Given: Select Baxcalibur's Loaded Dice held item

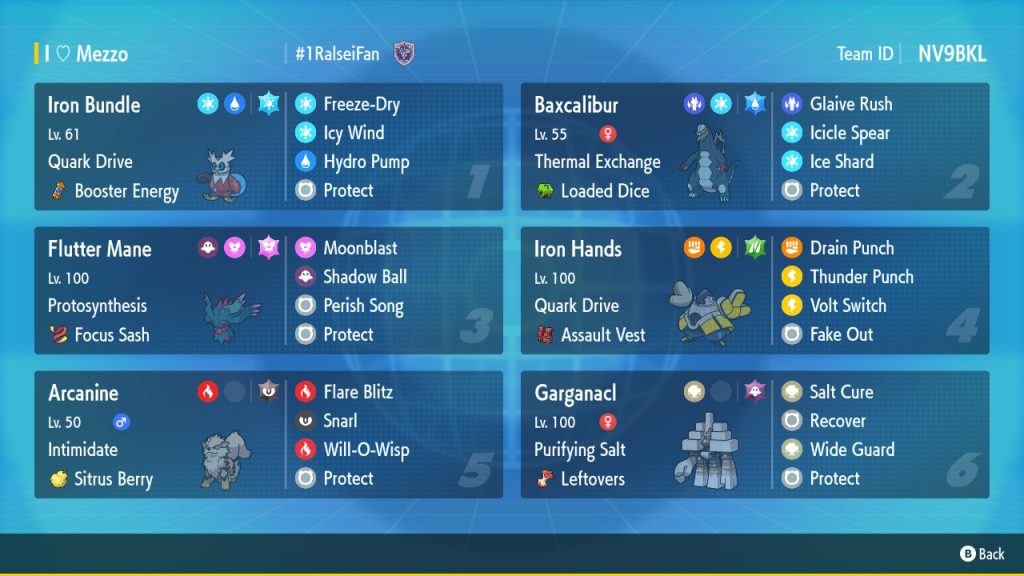Looking at the screenshot, I should point(603,191).
